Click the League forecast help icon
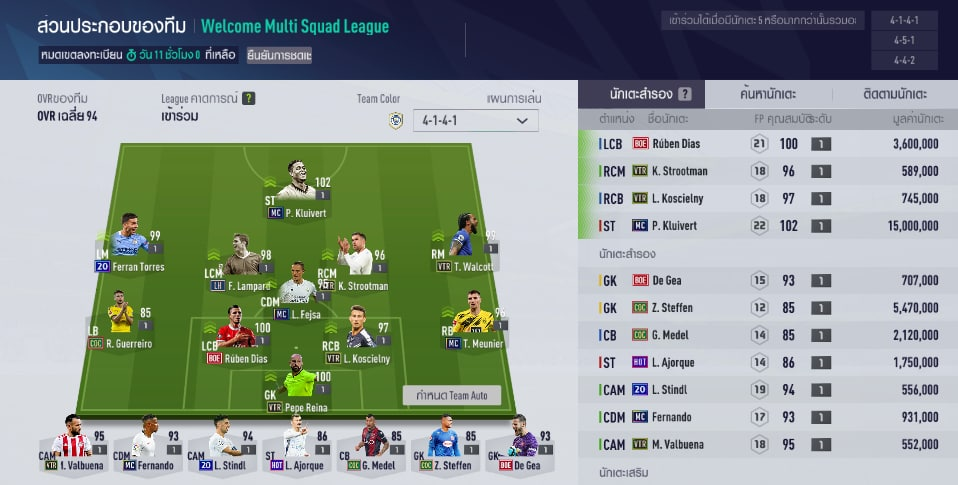Viewport: 958px width, 485px height. (x=248, y=98)
